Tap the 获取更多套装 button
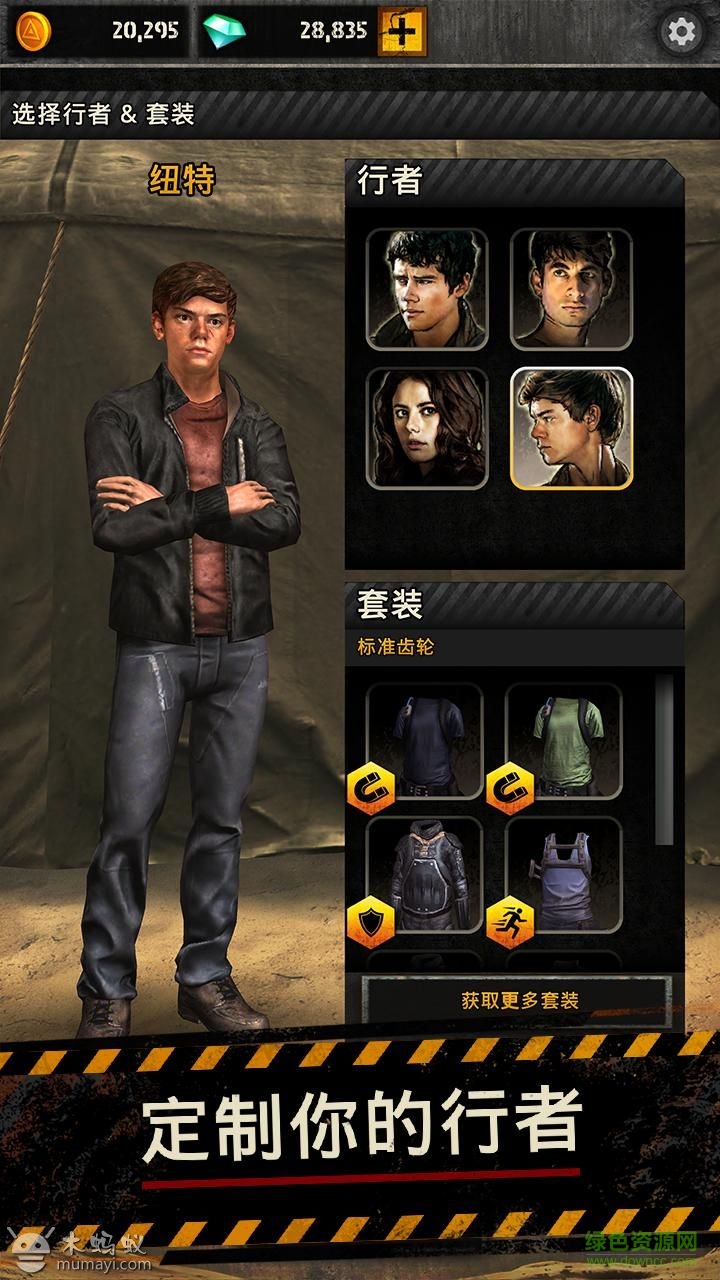The height and width of the screenshot is (1280, 720). coord(519,1000)
